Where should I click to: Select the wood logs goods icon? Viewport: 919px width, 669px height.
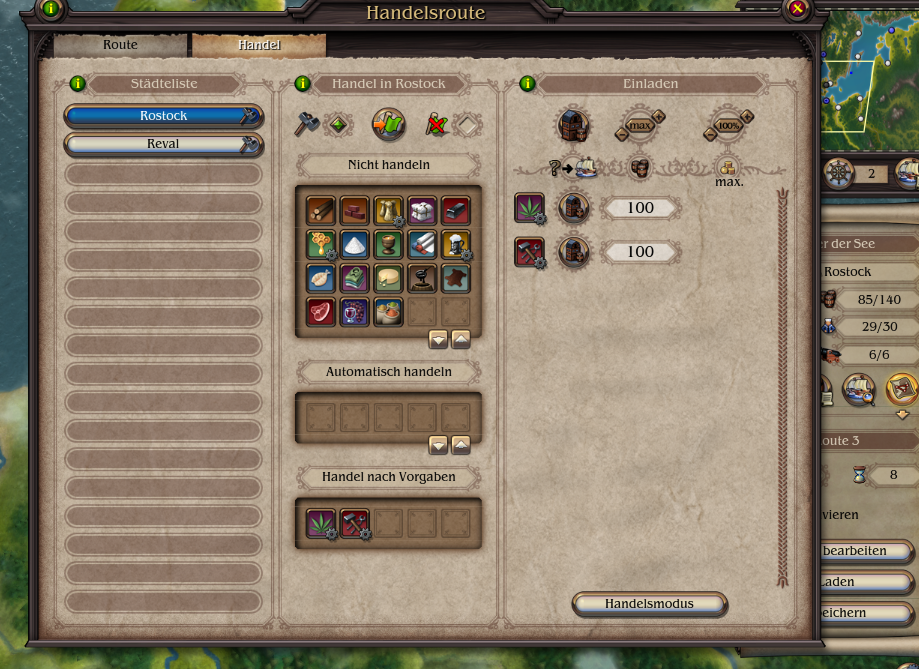point(320,209)
